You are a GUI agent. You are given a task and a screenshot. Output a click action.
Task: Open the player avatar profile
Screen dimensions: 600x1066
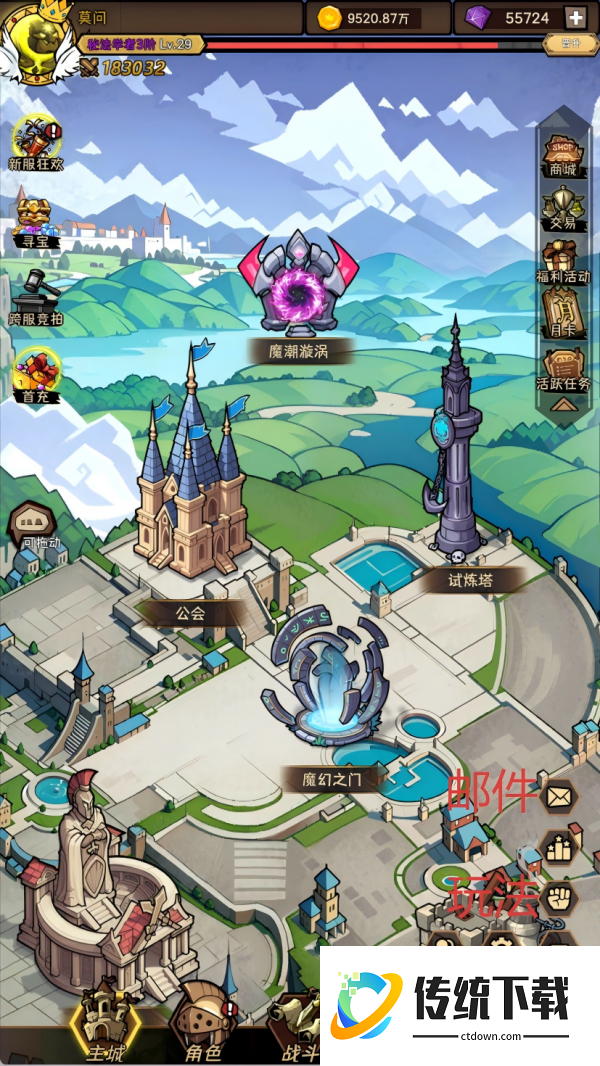pos(38,42)
